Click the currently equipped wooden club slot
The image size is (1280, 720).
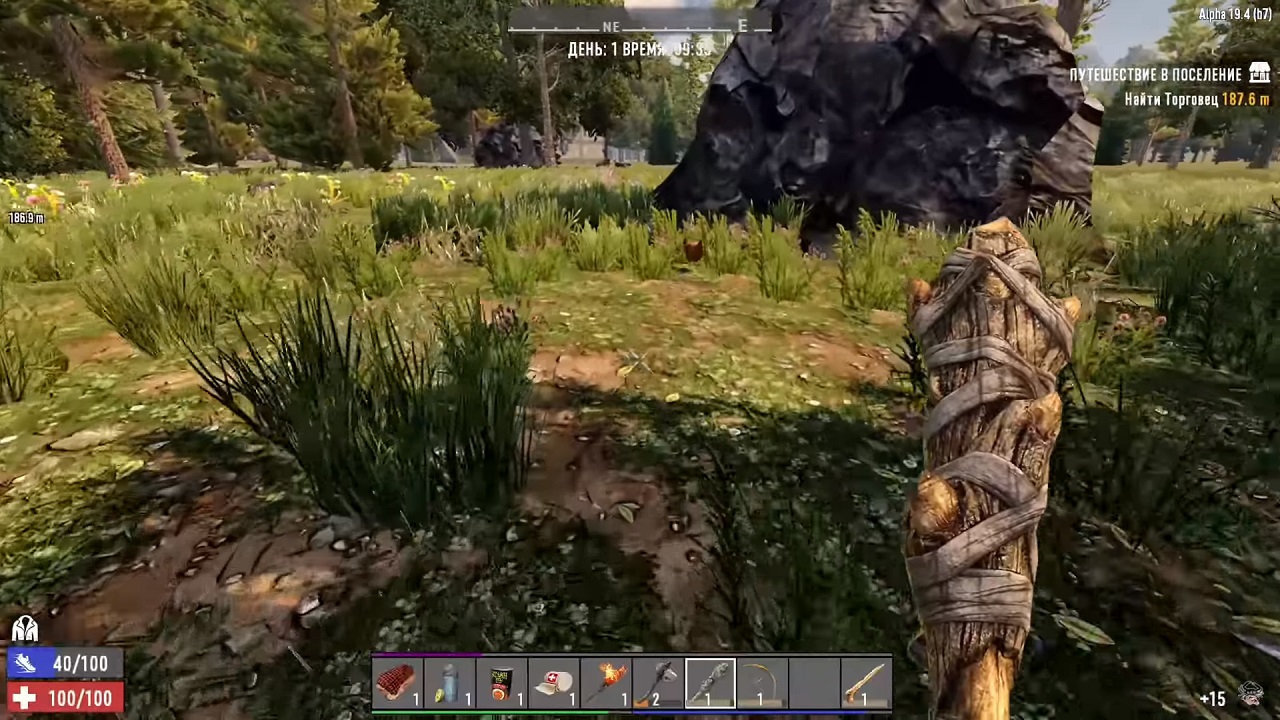[x=709, y=683]
